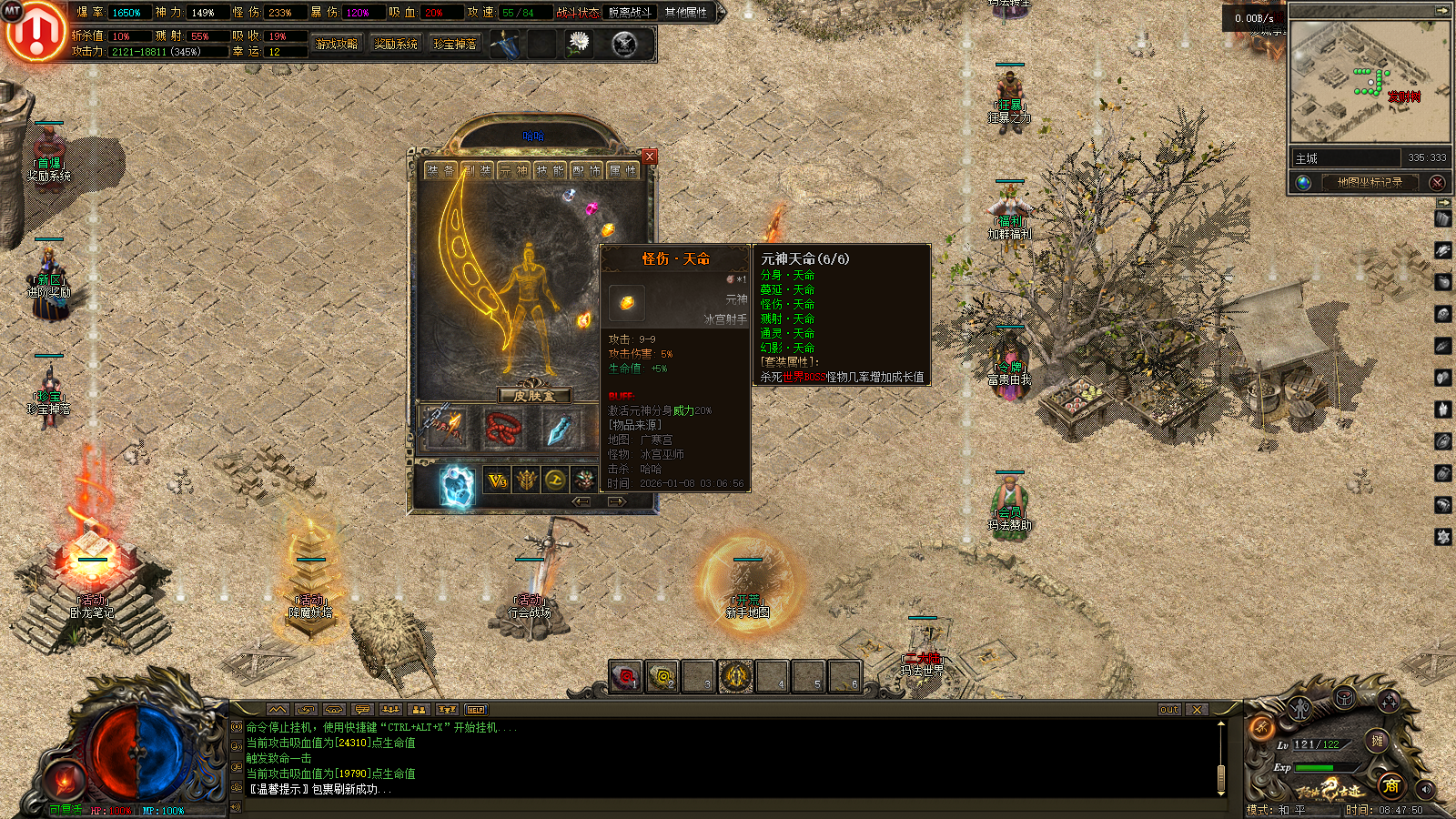This screenshot has width=1456, height=819.
Task: Switch to the 属性 attributes tab
Action: click(622, 170)
